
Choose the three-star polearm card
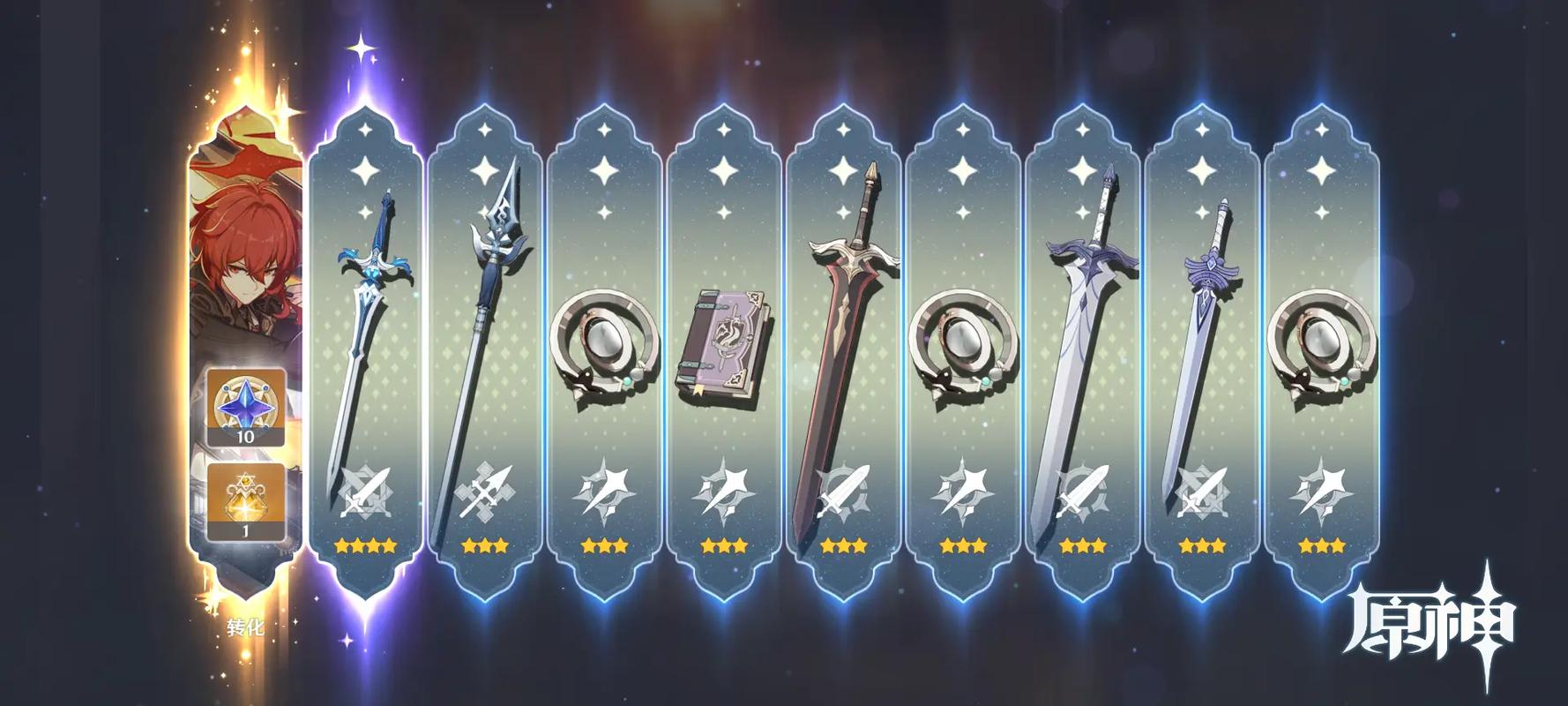coord(485,353)
